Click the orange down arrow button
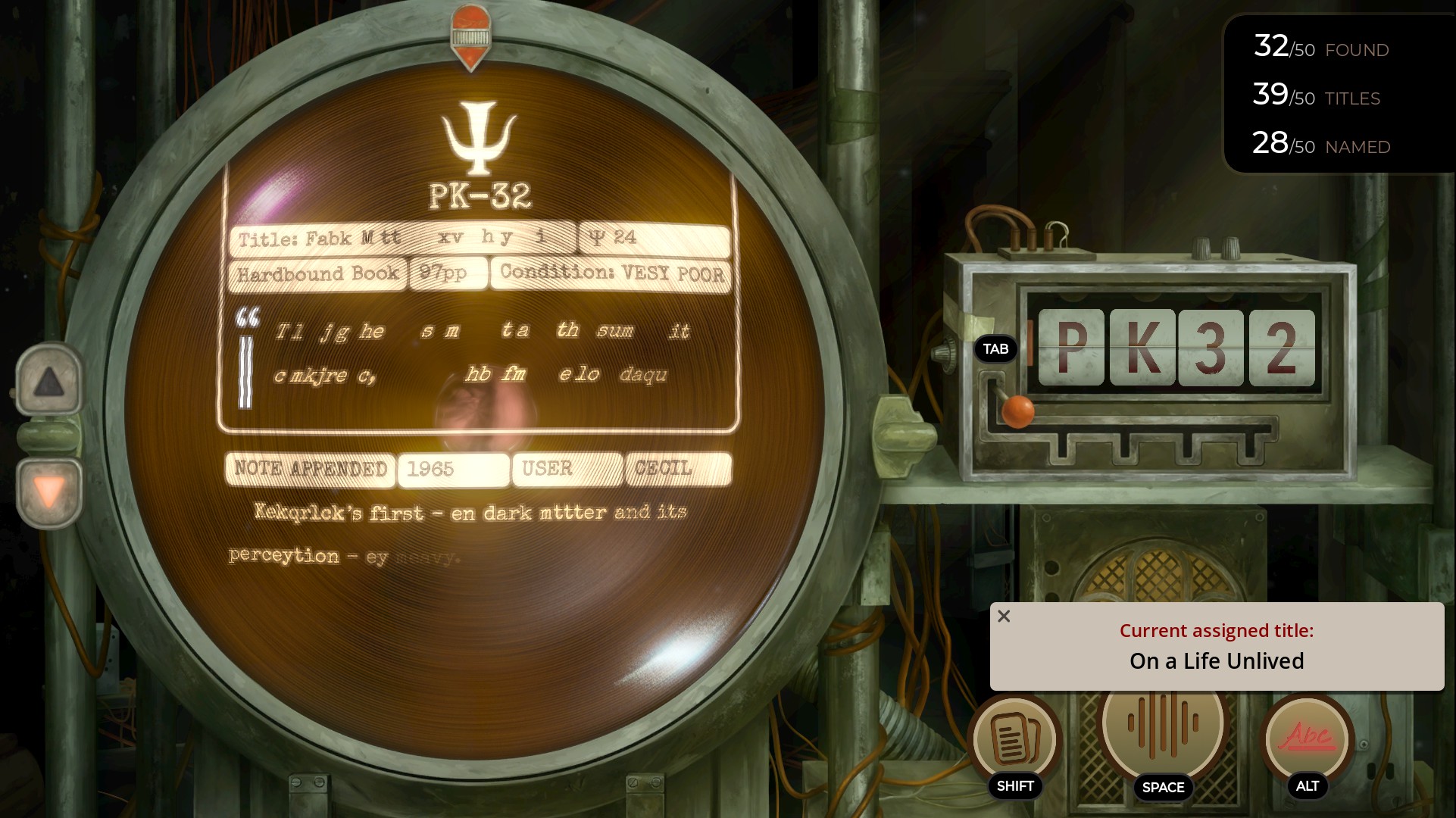This screenshot has width=1456, height=818. [x=49, y=492]
